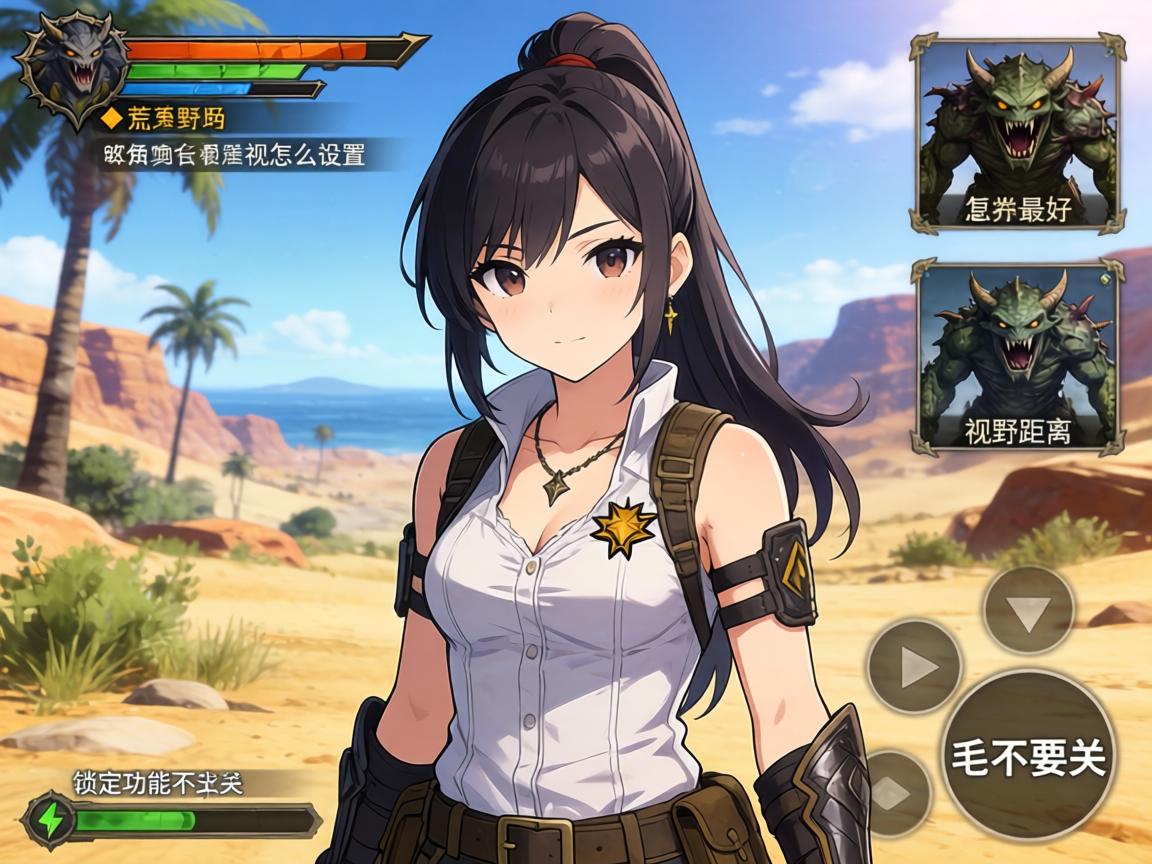Choose the monster card labeled 最好
The image size is (1152, 864).
[1018, 135]
